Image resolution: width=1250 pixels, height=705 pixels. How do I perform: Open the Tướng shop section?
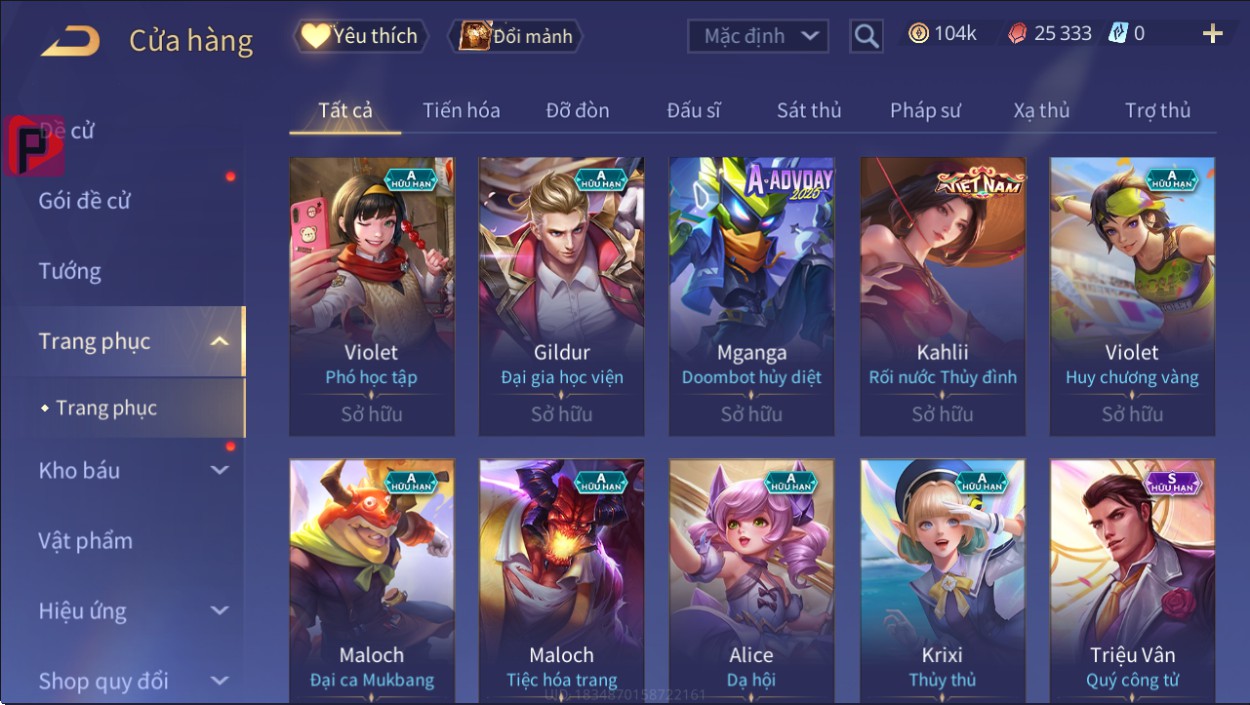click(70, 271)
